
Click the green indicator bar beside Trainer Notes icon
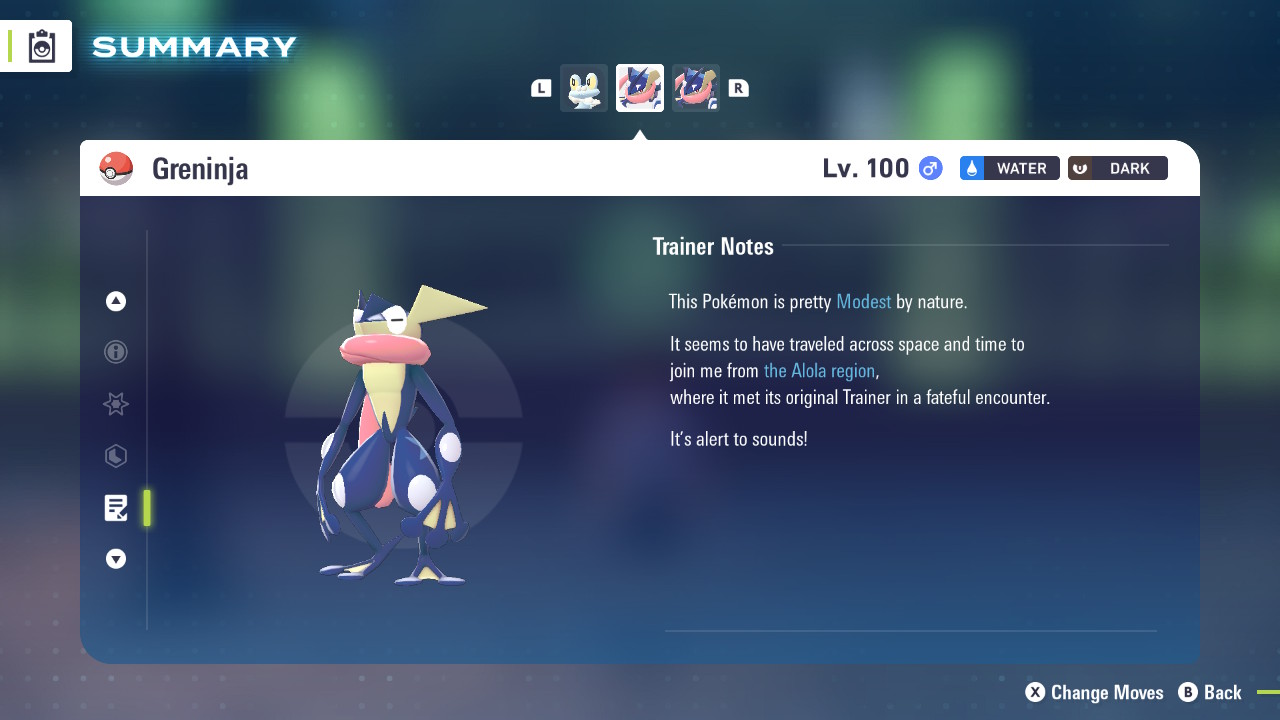click(147, 508)
